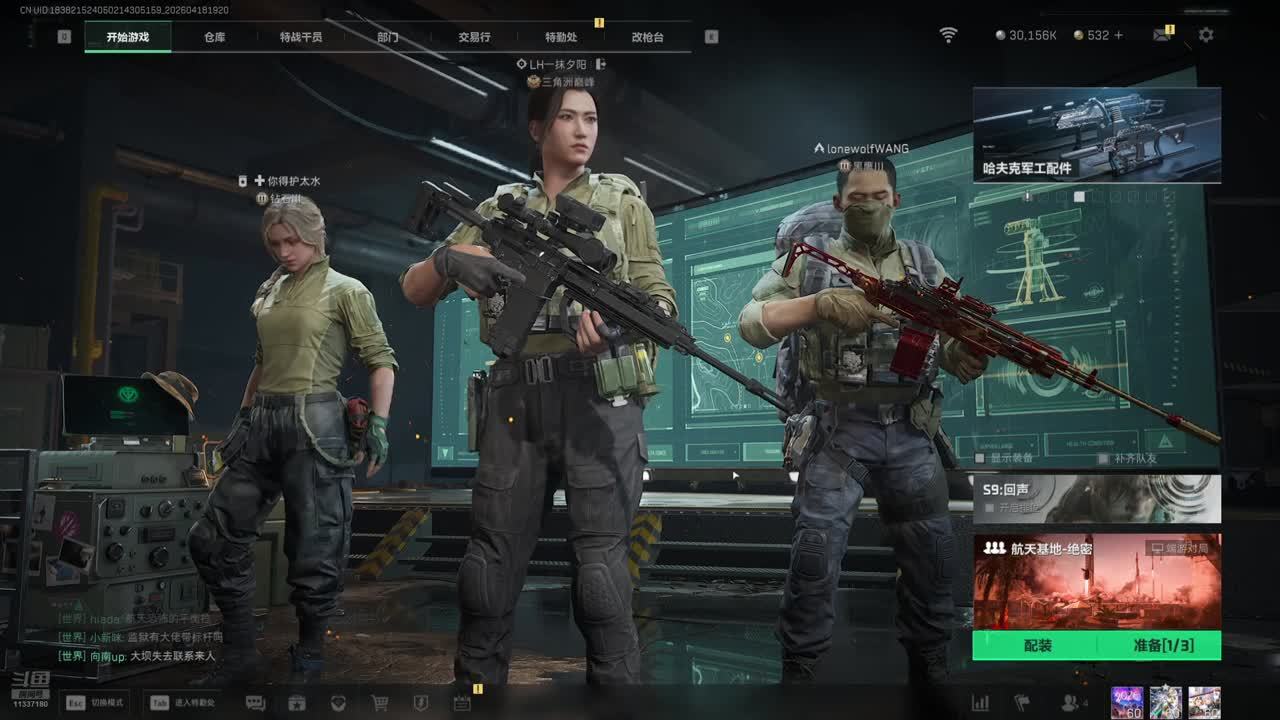Open the shopping cart icon

[x=380, y=703]
